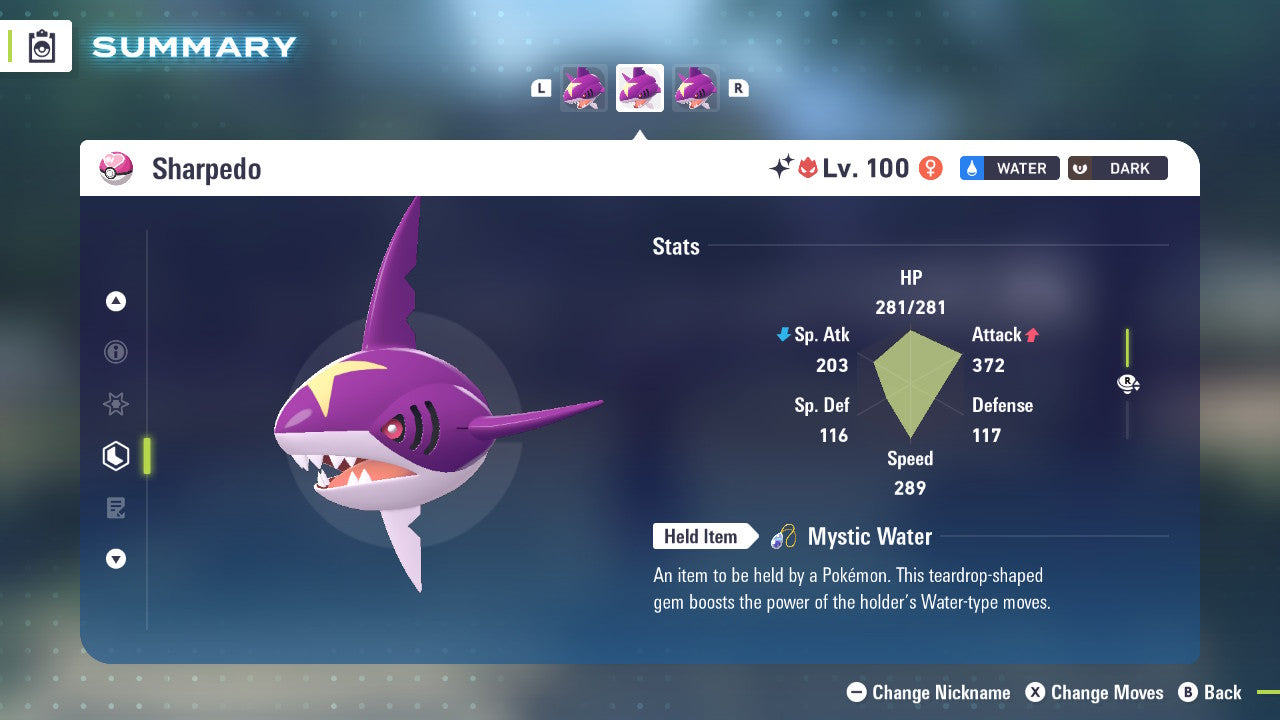Open the memo notes icon in sidebar
1280x720 pixels.
click(x=115, y=508)
